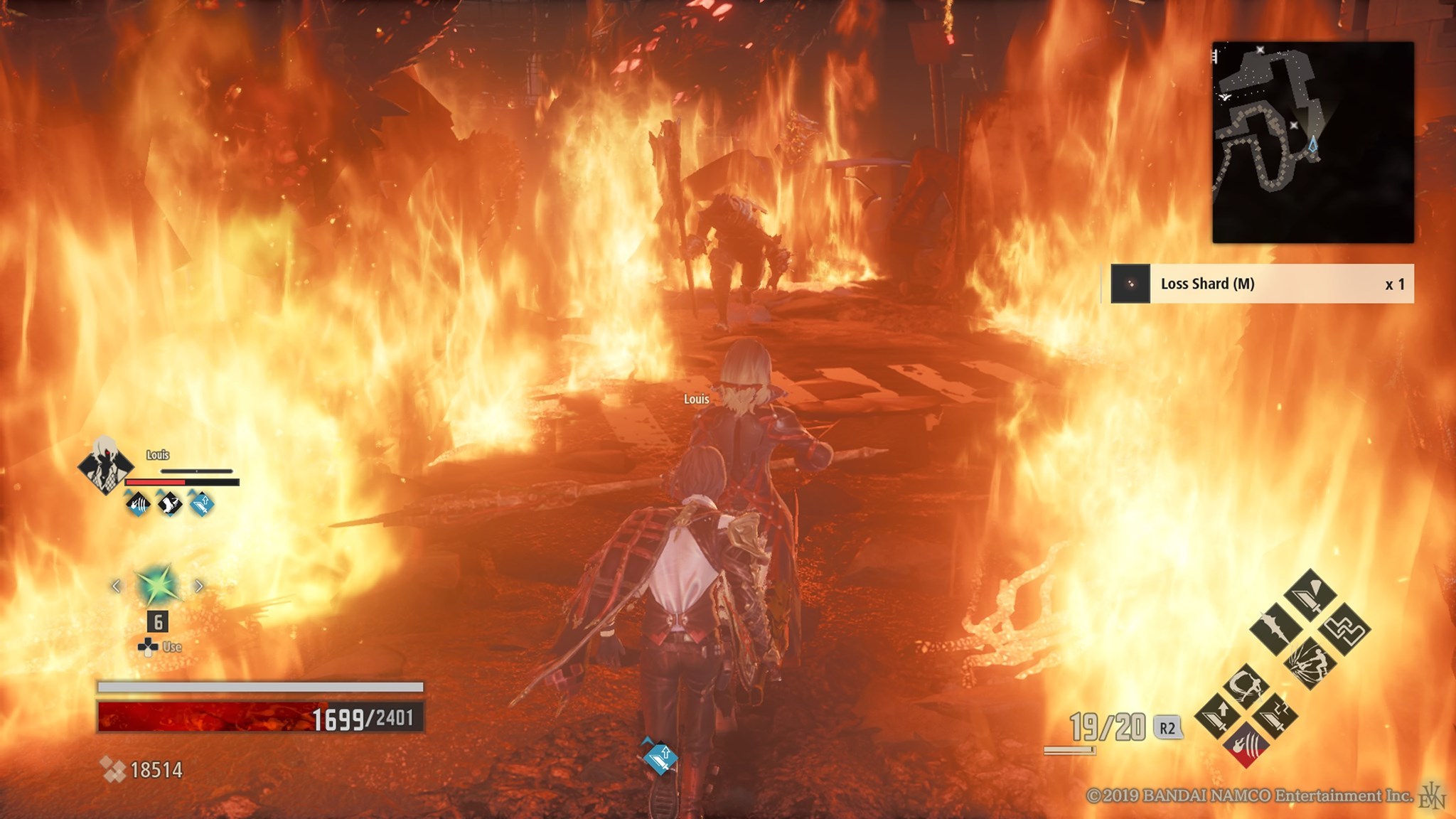Screen dimensions: 1456x819
Task: Click Louis's companion portrait
Action: point(105,466)
